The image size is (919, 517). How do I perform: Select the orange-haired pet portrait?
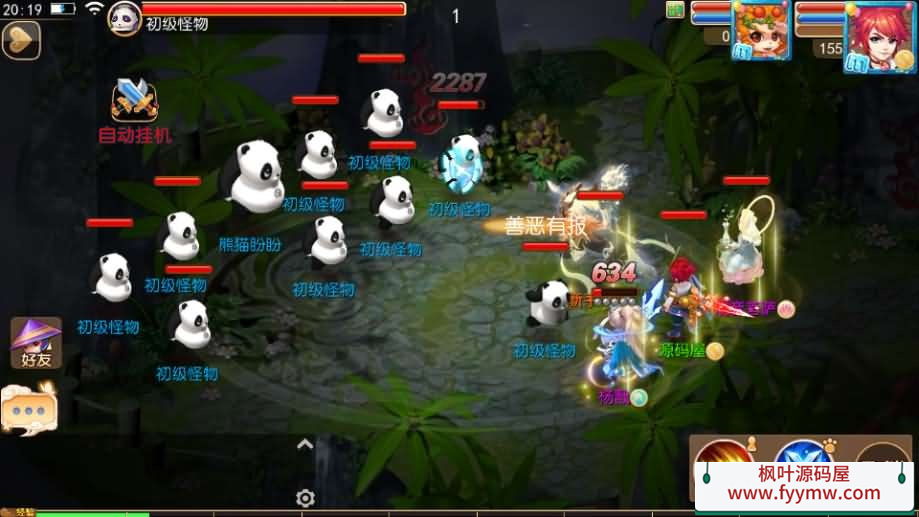pos(760,30)
